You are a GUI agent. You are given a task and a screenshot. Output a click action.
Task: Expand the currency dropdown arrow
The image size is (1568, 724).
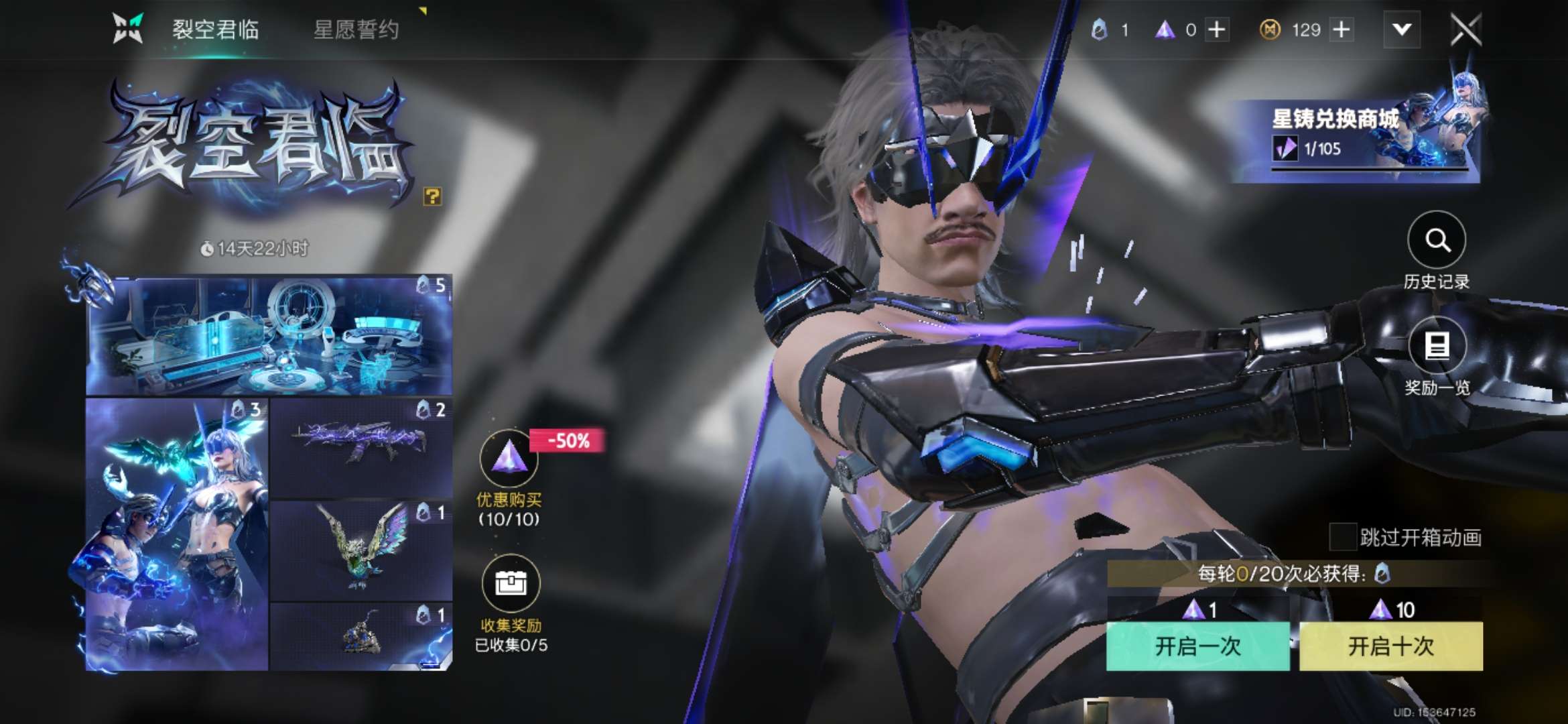1402,29
